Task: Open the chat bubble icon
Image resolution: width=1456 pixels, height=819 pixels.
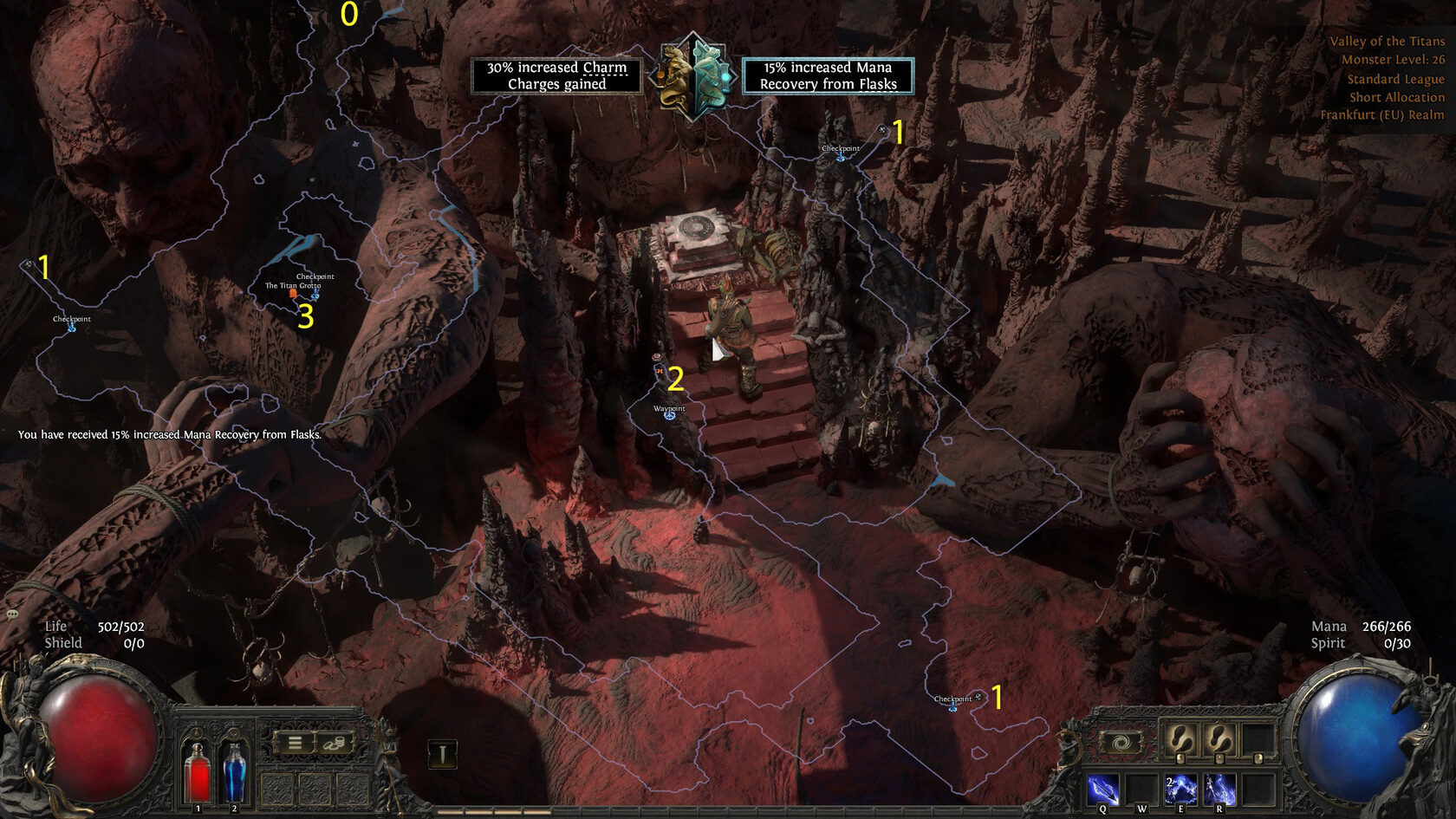Action: point(12,614)
